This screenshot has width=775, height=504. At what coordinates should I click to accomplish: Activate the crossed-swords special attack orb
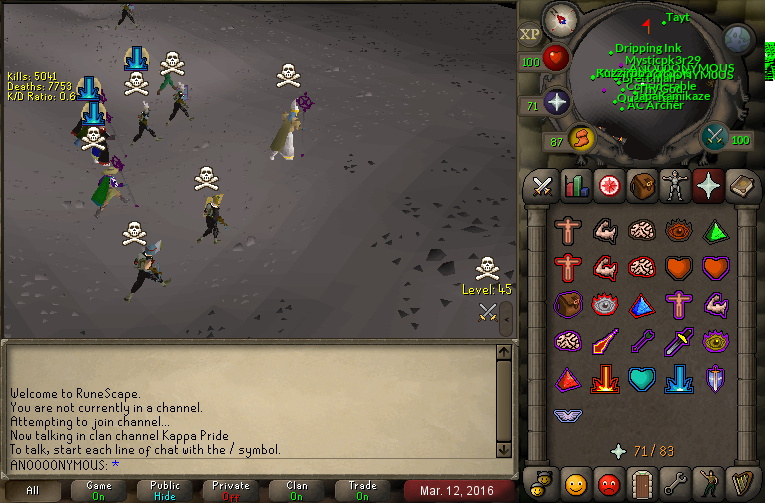[715, 137]
